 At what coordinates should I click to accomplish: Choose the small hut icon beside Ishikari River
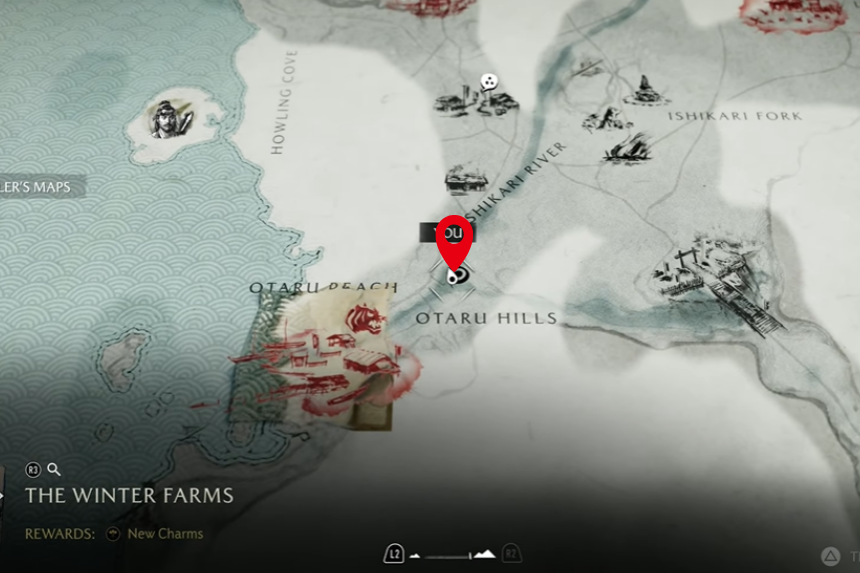(466, 179)
